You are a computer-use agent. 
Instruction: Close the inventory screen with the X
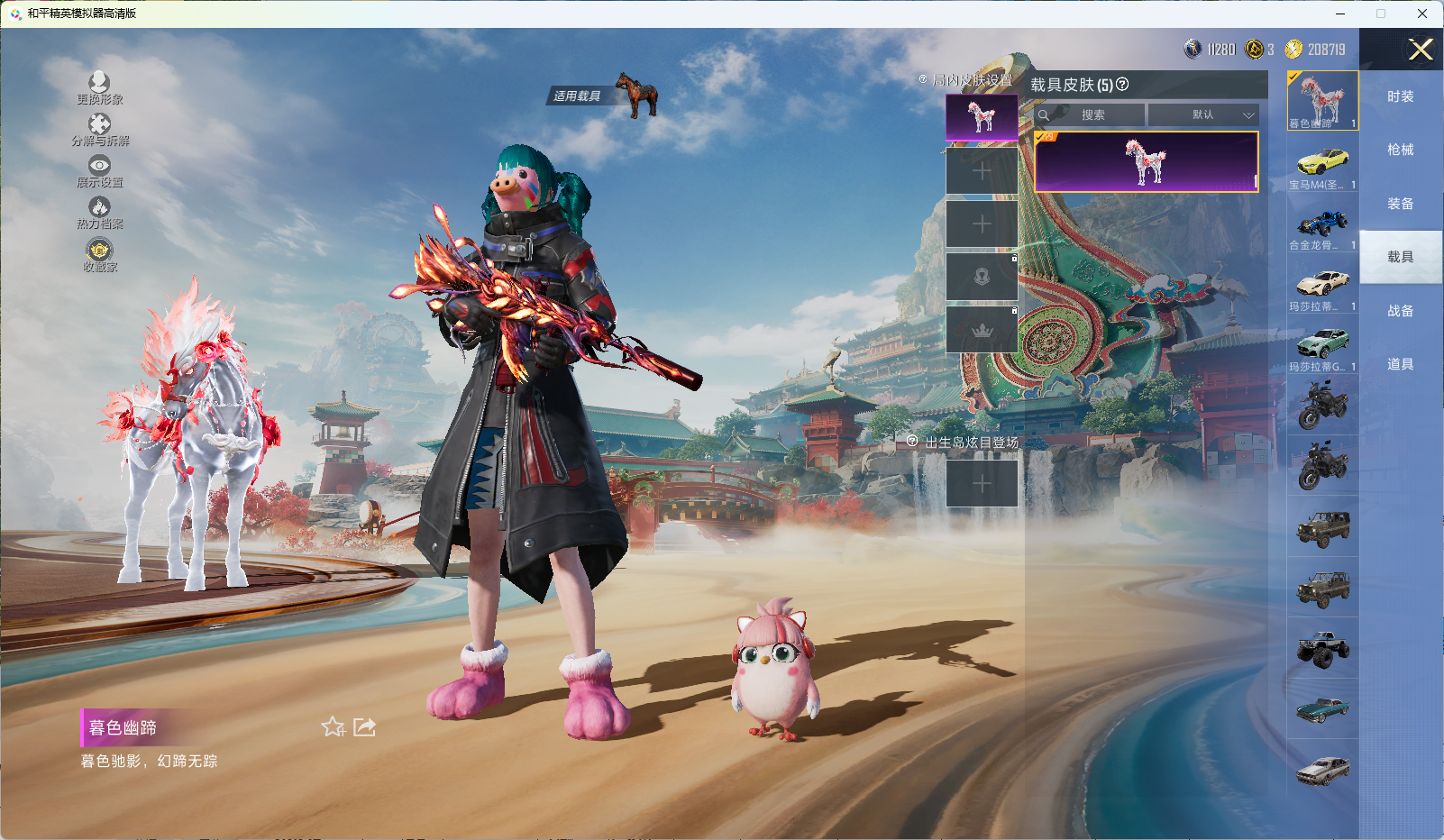click(1421, 50)
